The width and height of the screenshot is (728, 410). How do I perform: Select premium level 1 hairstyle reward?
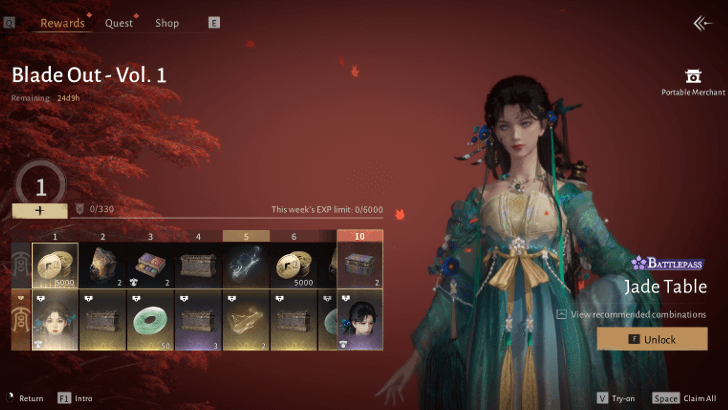tap(56, 320)
